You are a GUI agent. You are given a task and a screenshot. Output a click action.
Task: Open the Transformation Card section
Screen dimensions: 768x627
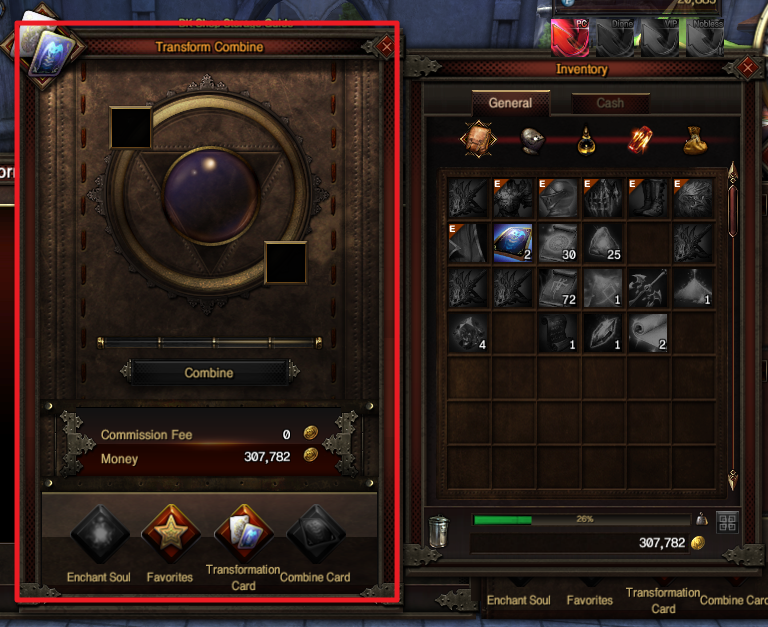tap(243, 534)
